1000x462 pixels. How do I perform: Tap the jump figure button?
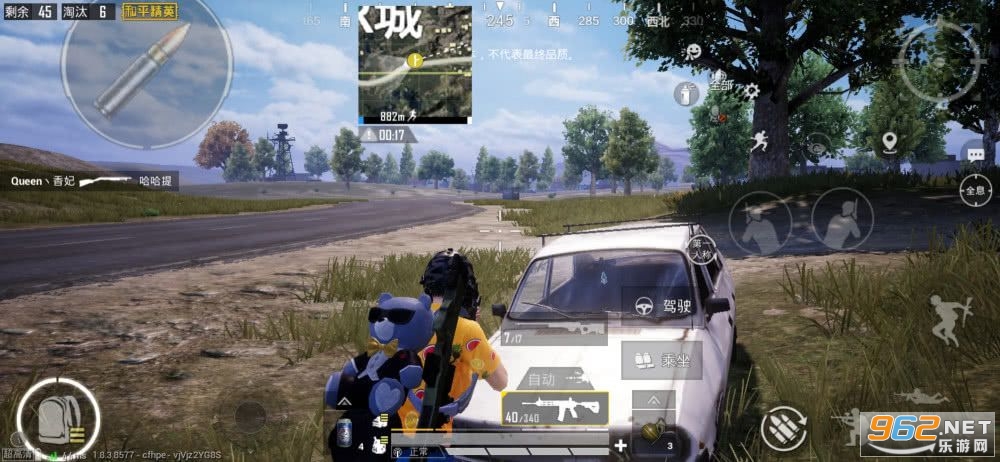[946, 318]
